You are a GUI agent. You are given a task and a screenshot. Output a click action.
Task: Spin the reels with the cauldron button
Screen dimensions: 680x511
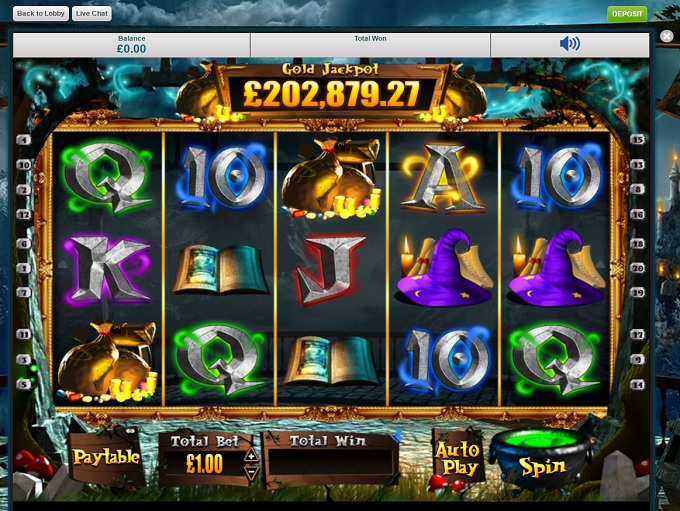click(541, 463)
